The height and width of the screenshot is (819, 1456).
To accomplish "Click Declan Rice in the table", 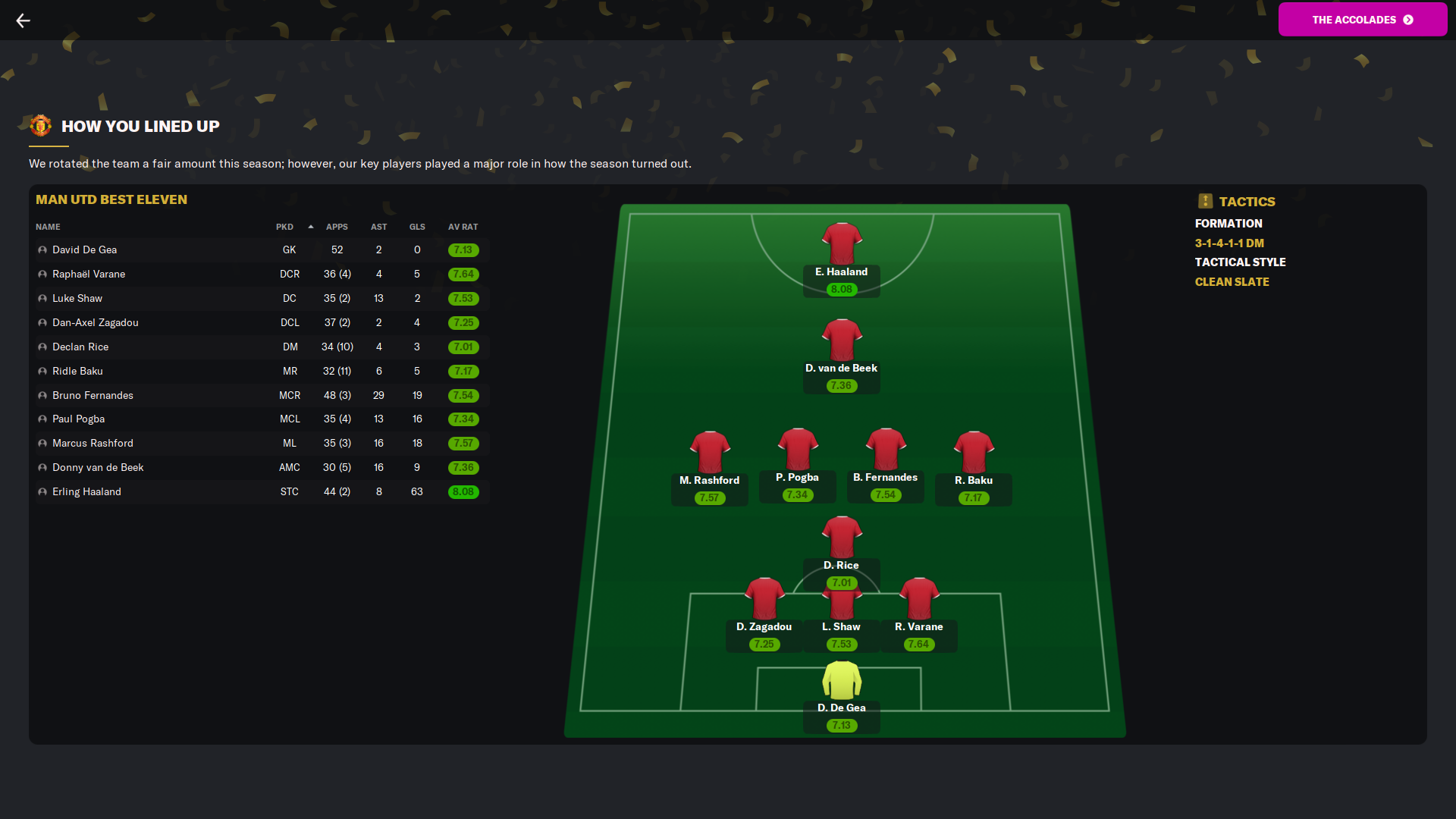I will [x=80, y=347].
